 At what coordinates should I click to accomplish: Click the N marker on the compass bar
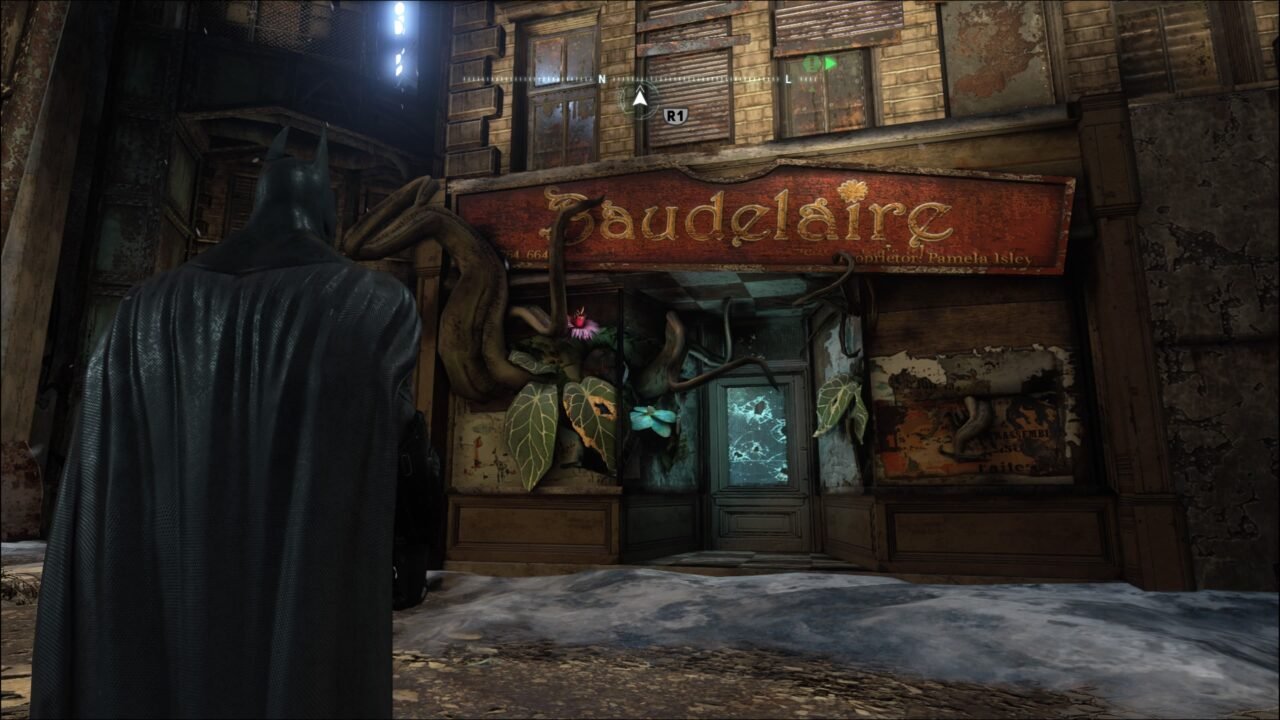pos(603,78)
